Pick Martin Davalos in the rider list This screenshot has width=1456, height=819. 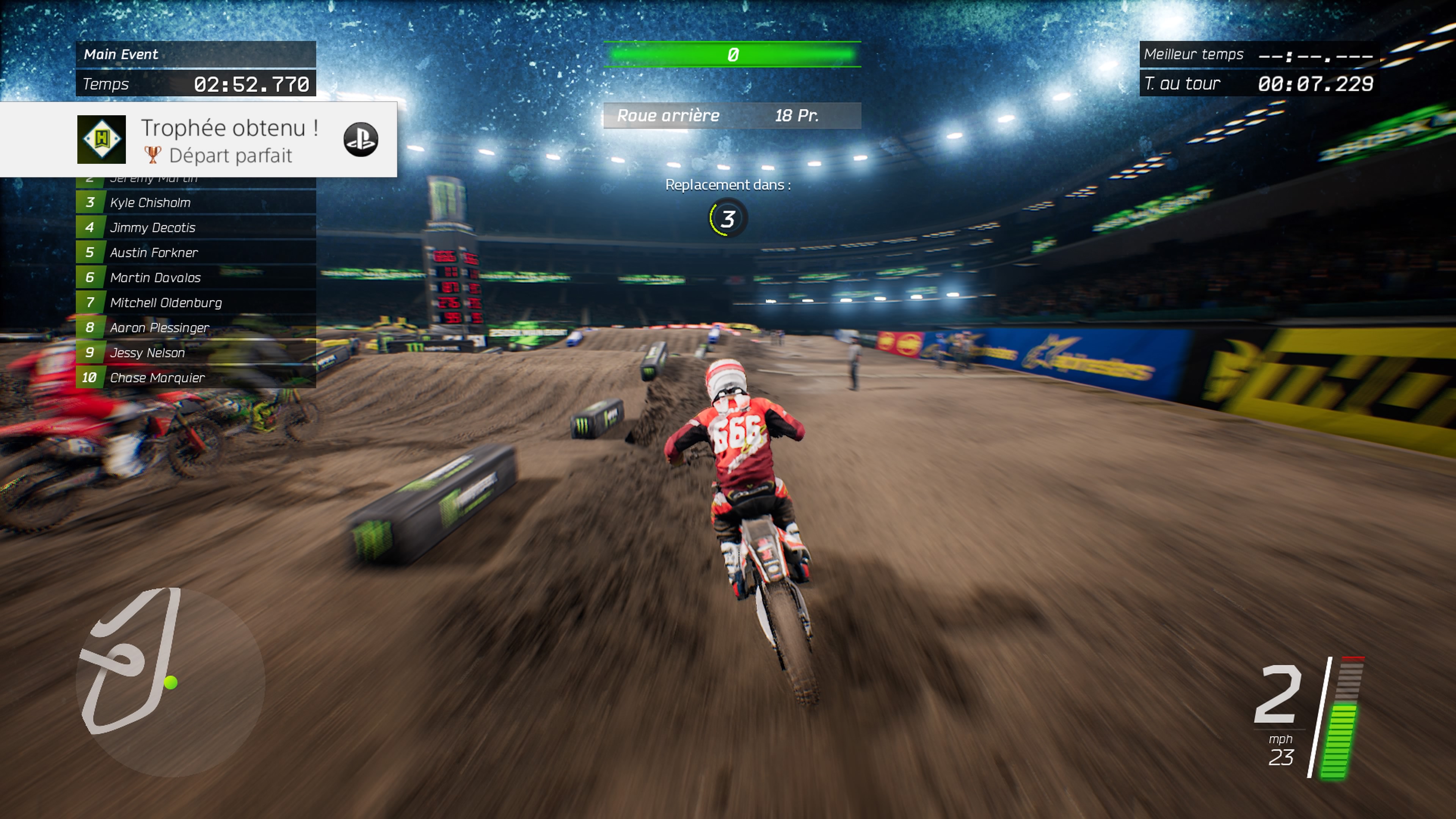pyautogui.click(x=196, y=277)
